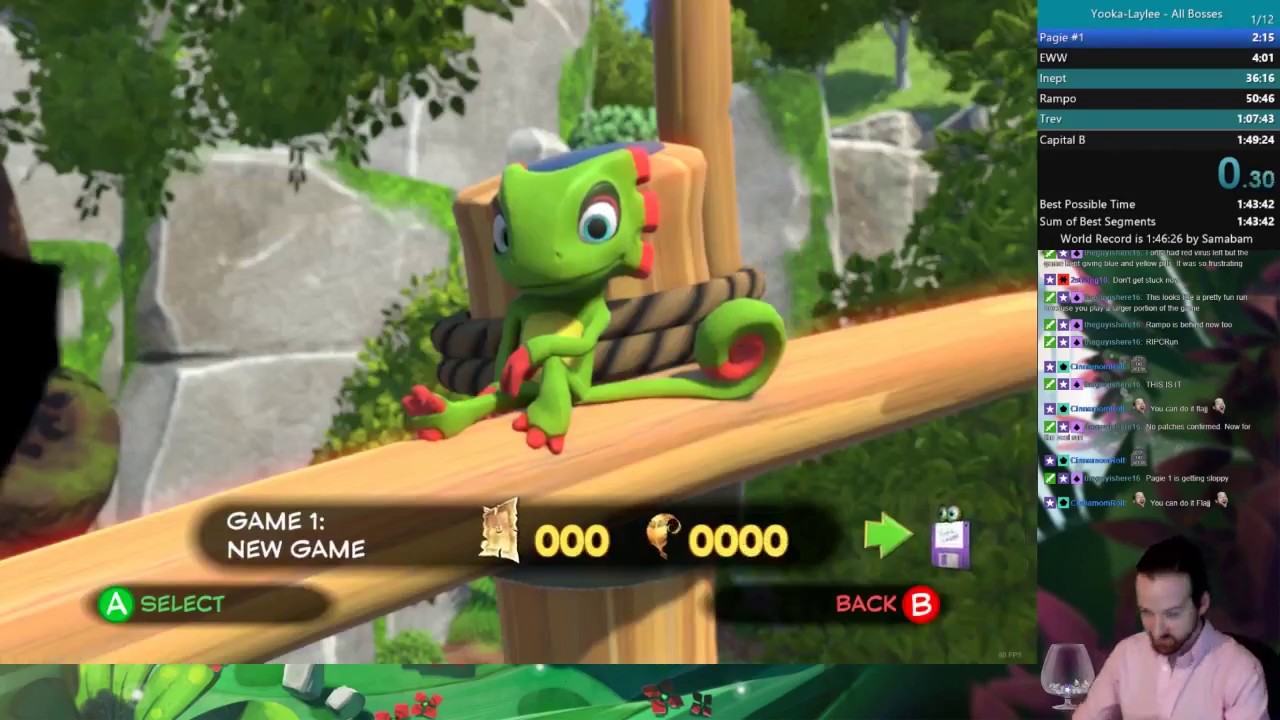
Task: Select the GAME 1: NEW GAME entry
Action: point(294,536)
